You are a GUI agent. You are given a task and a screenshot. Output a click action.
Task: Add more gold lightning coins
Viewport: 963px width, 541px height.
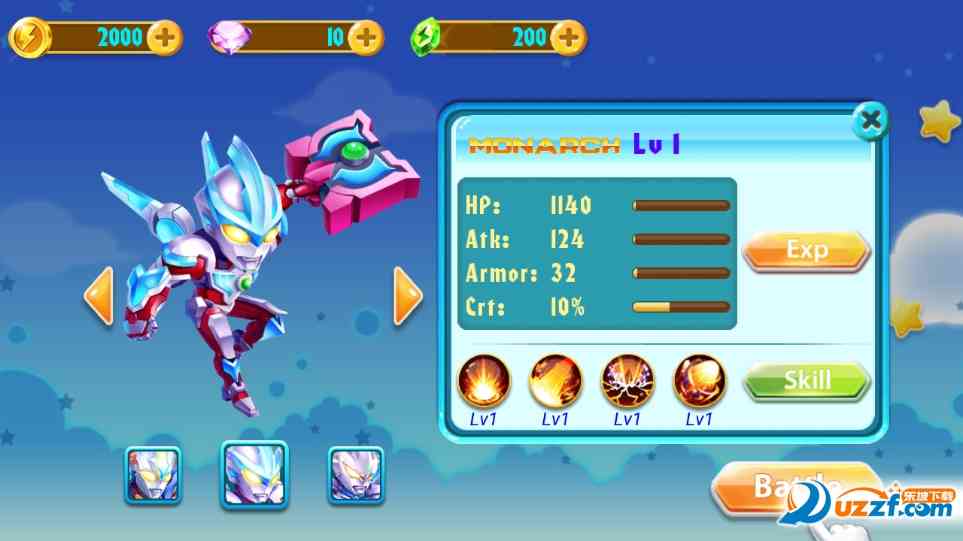(x=164, y=38)
